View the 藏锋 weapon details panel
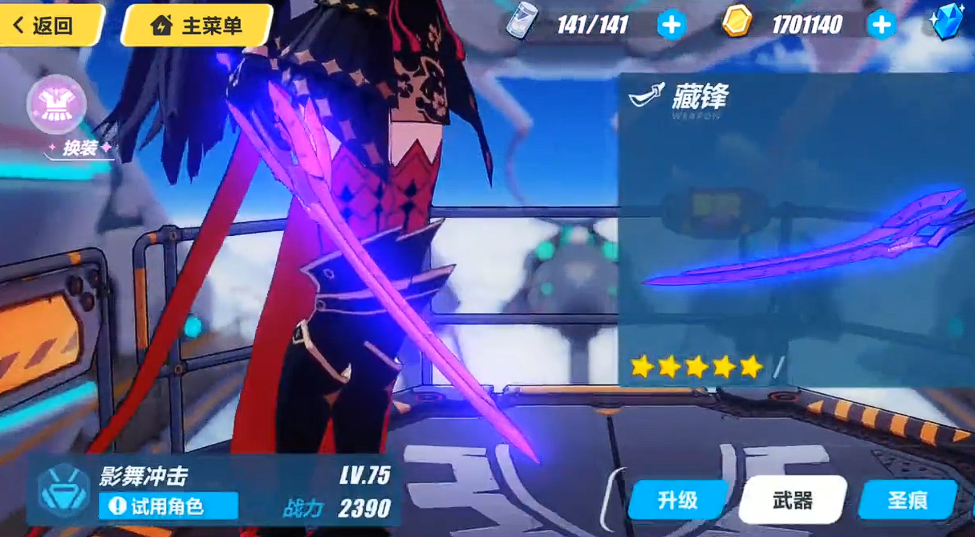Image resolution: width=975 pixels, height=537 pixels. coord(795,230)
